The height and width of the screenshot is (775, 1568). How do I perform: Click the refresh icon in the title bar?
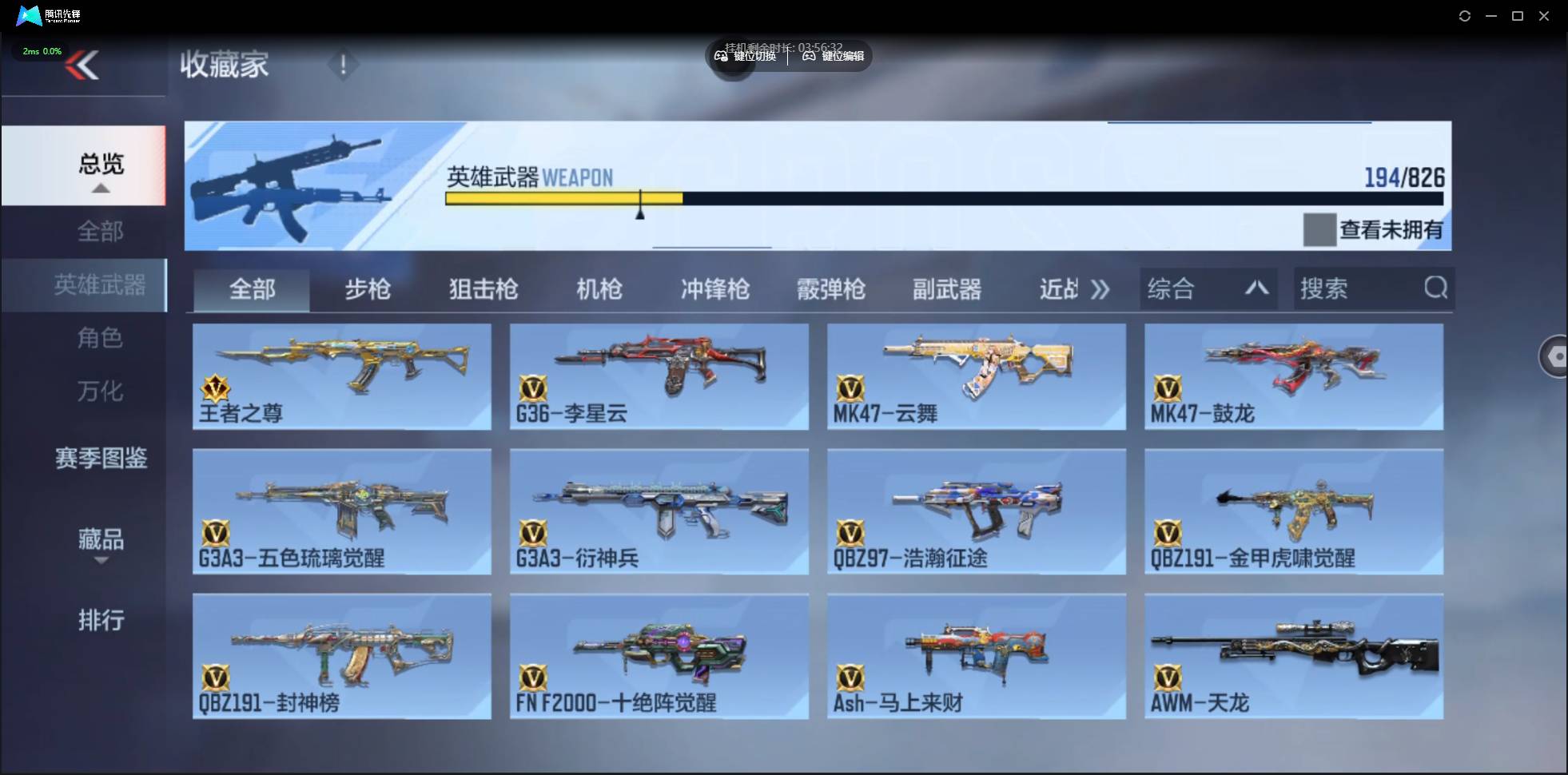1466,15
